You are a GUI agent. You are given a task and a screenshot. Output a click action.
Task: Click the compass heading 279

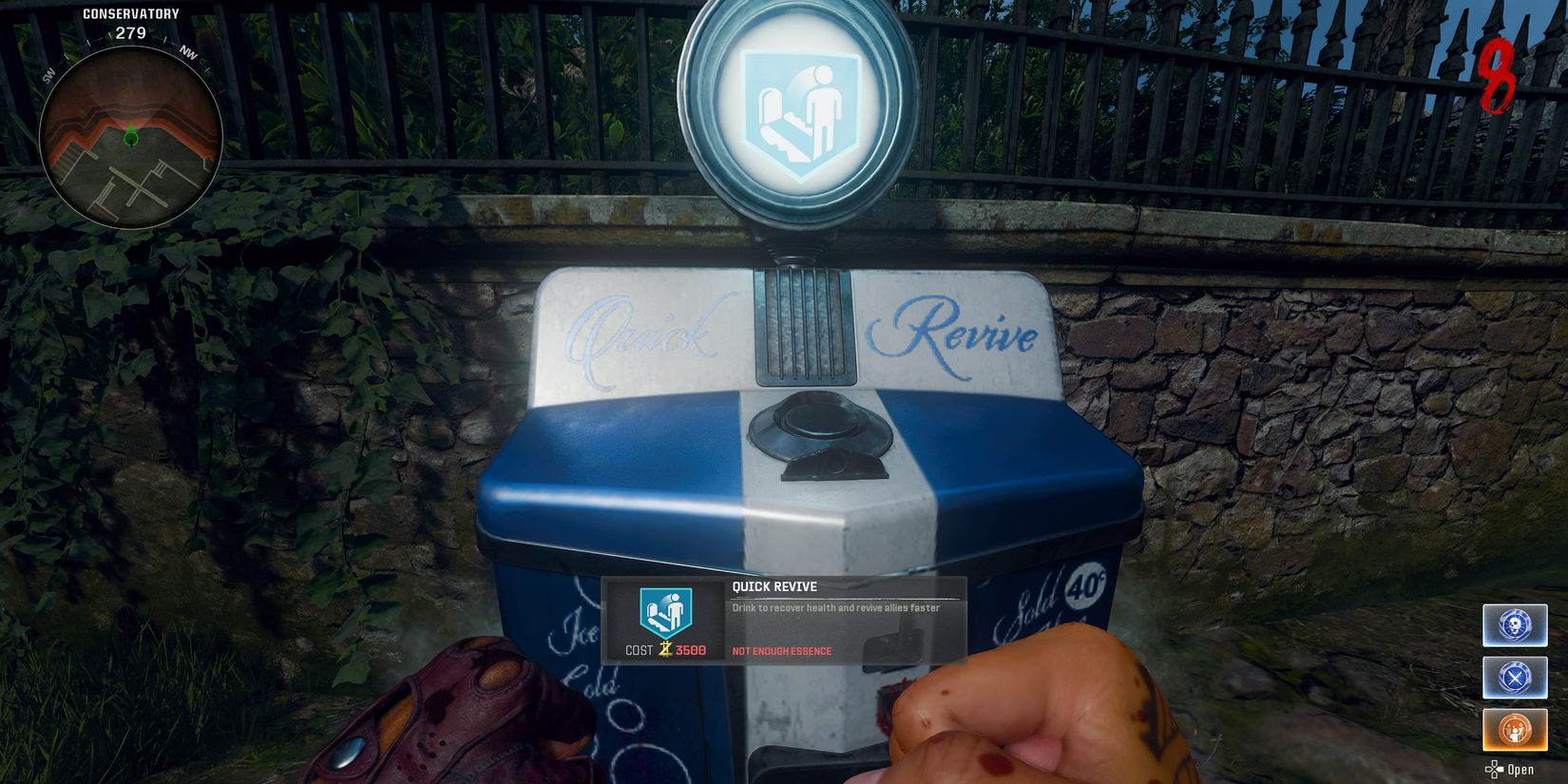point(129,31)
